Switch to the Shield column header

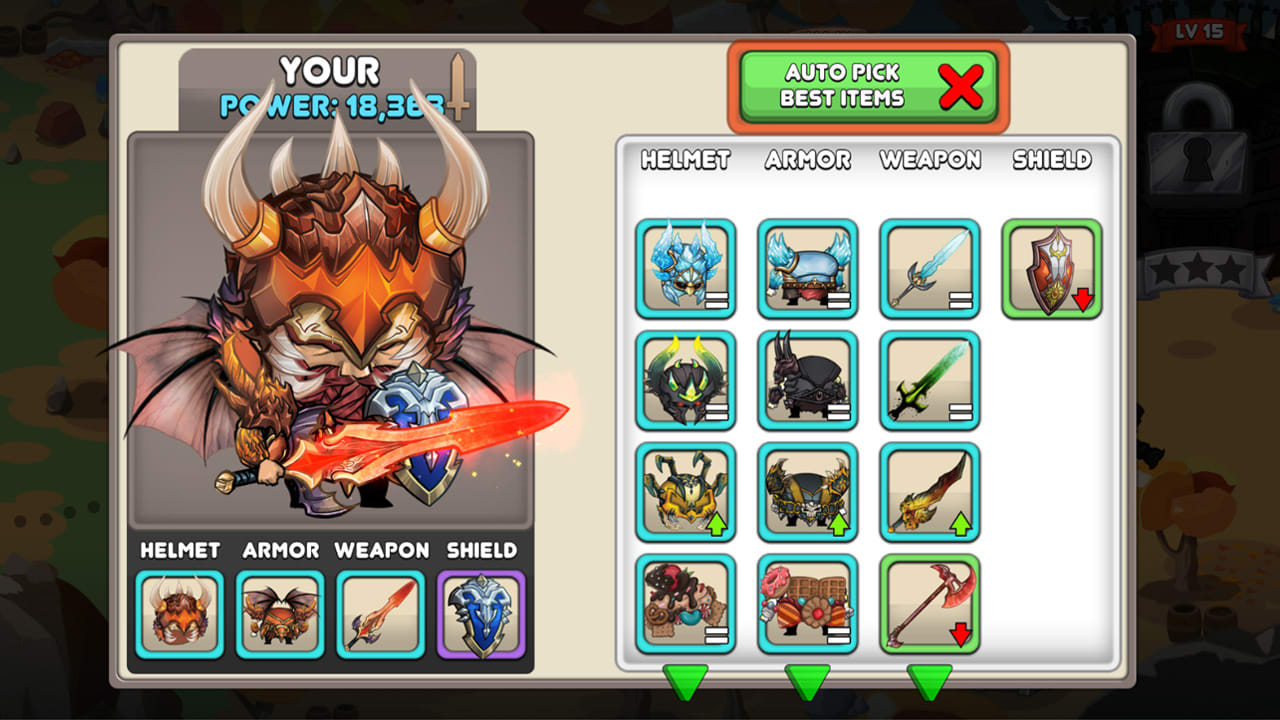tap(1051, 160)
